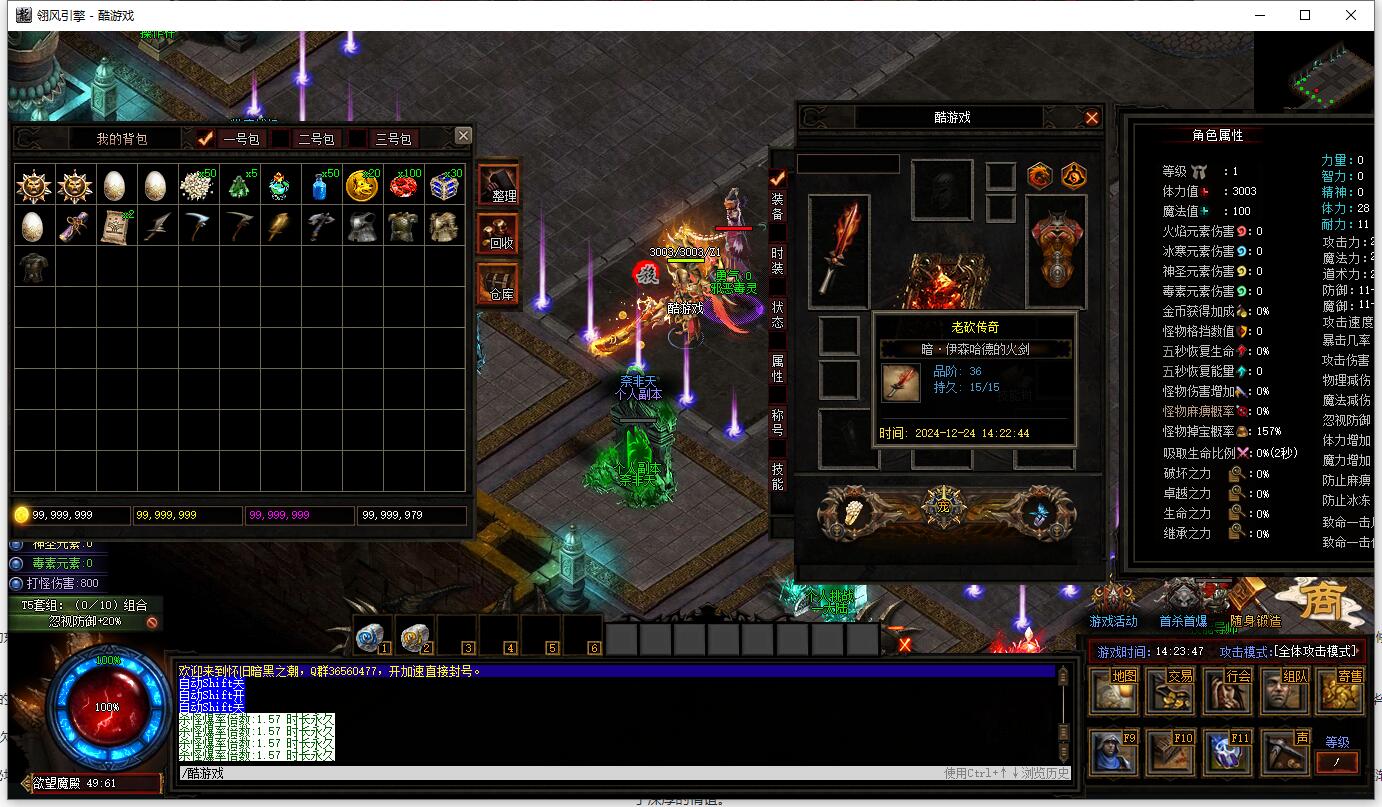Image resolution: width=1382 pixels, height=807 pixels.
Task: Select the blue potion bottle stack
Action: pyautogui.click(x=322, y=185)
